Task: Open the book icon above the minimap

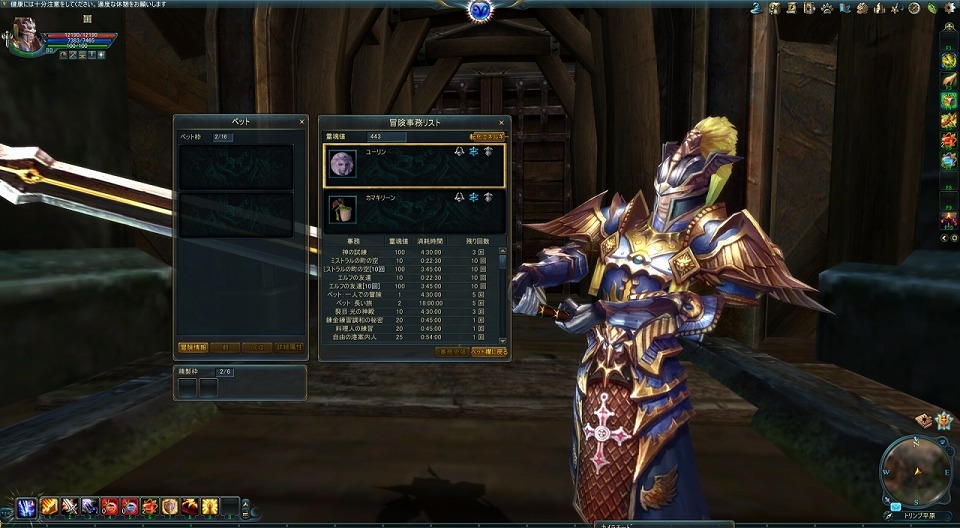Action: [x=924, y=421]
